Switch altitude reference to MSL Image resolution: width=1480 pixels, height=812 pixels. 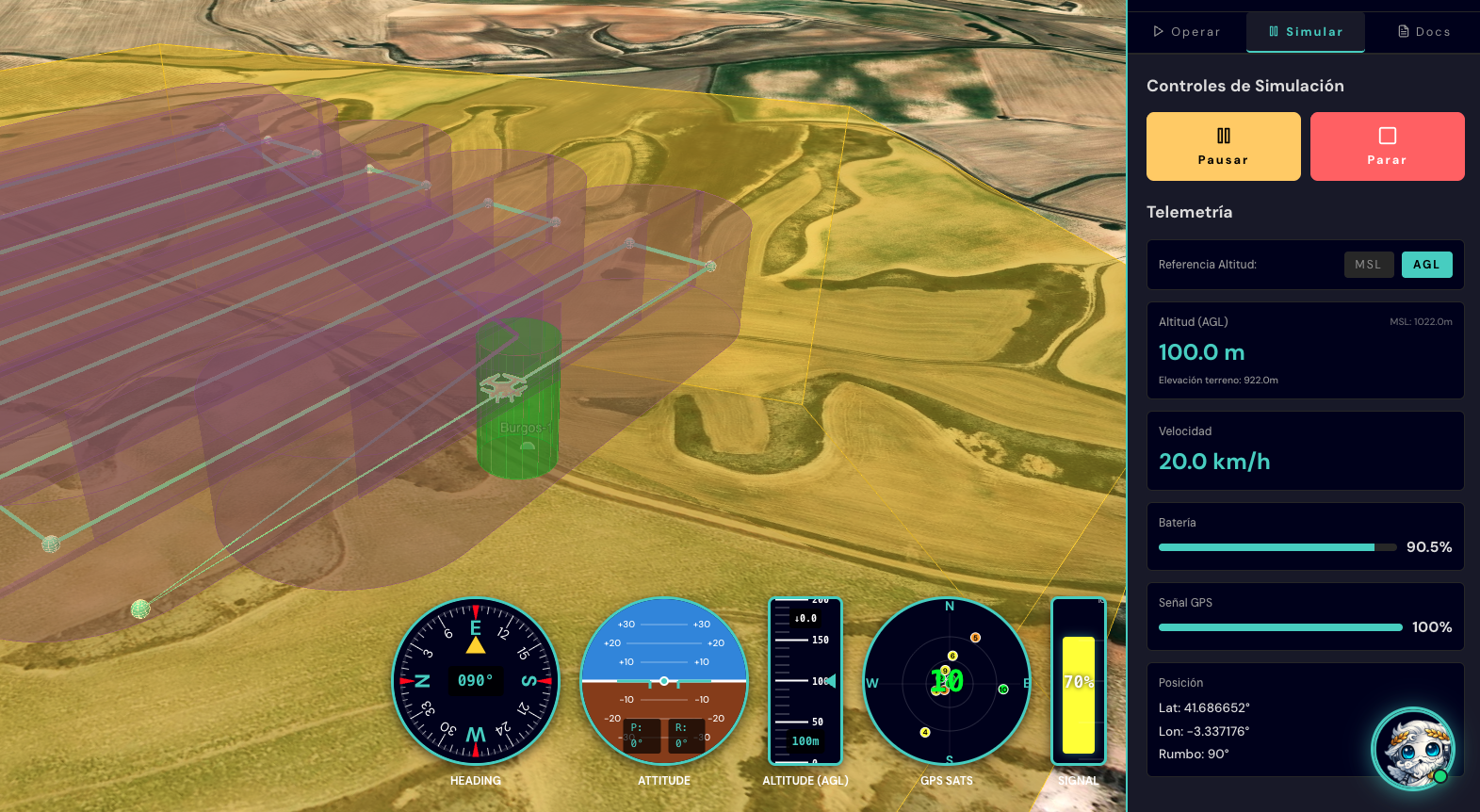click(x=1369, y=264)
